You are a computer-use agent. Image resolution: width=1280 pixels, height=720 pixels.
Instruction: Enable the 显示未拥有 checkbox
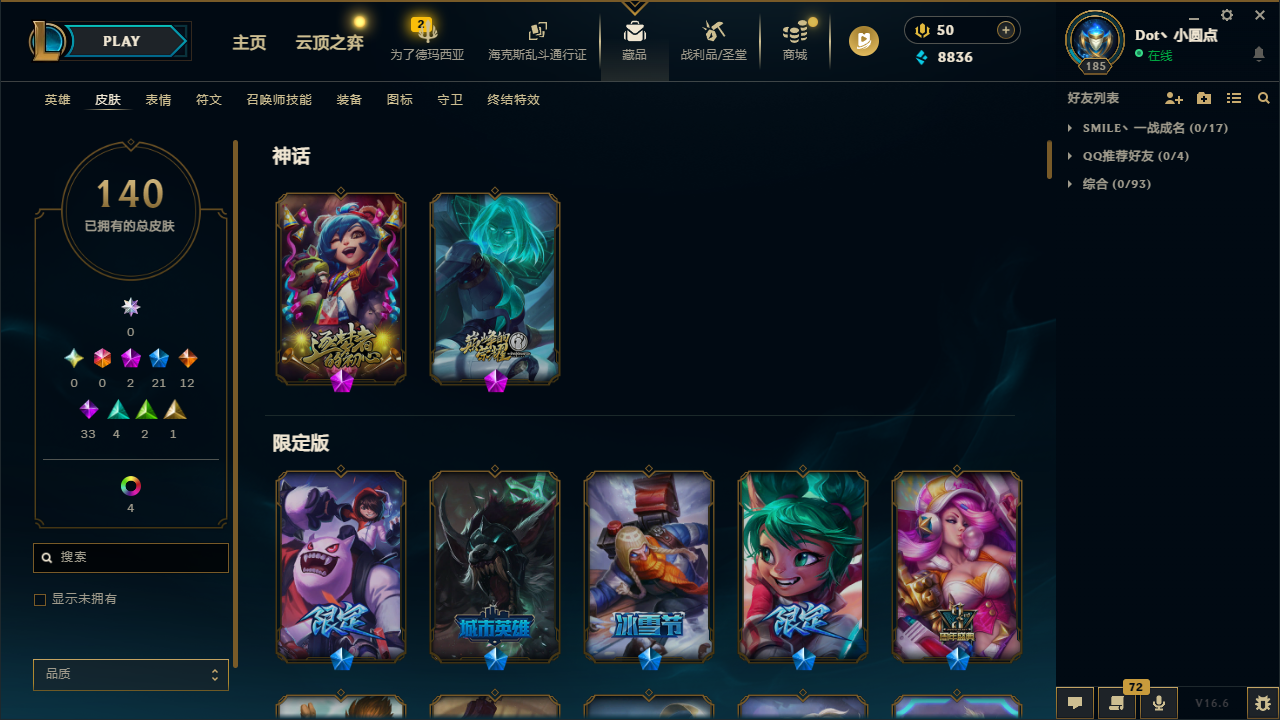[40, 599]
